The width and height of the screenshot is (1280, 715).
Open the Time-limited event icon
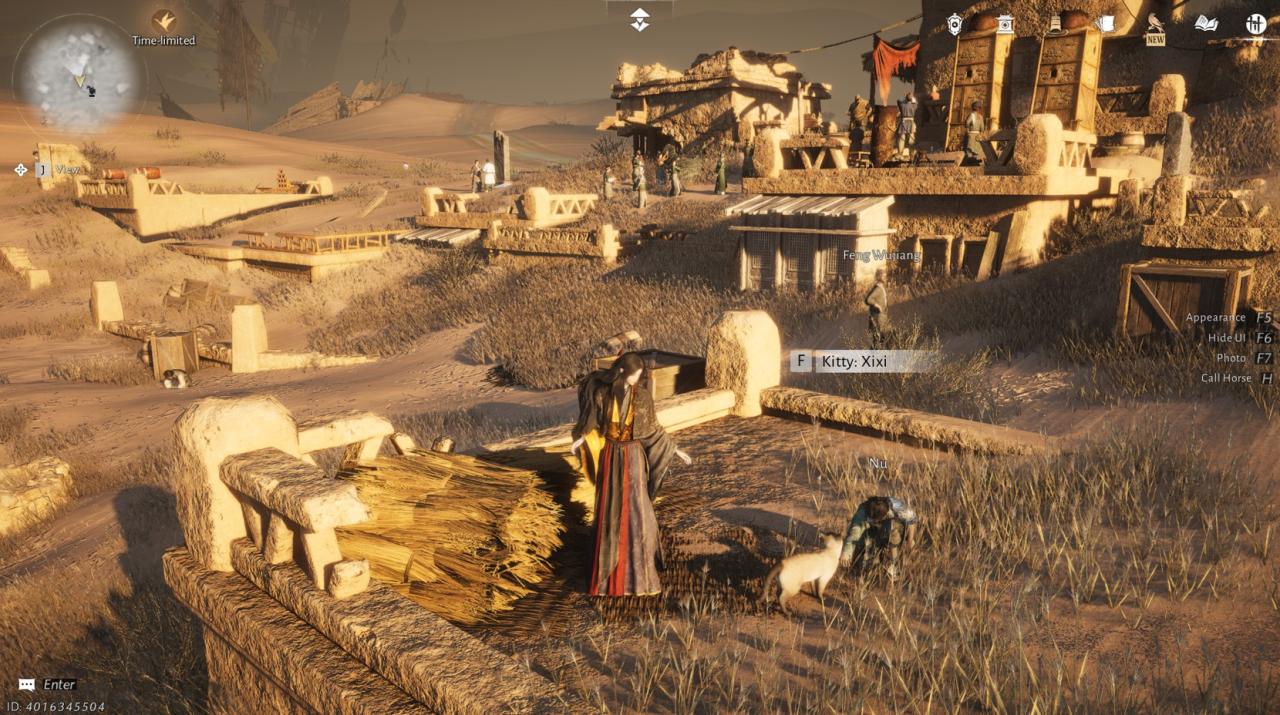point(163,21)
